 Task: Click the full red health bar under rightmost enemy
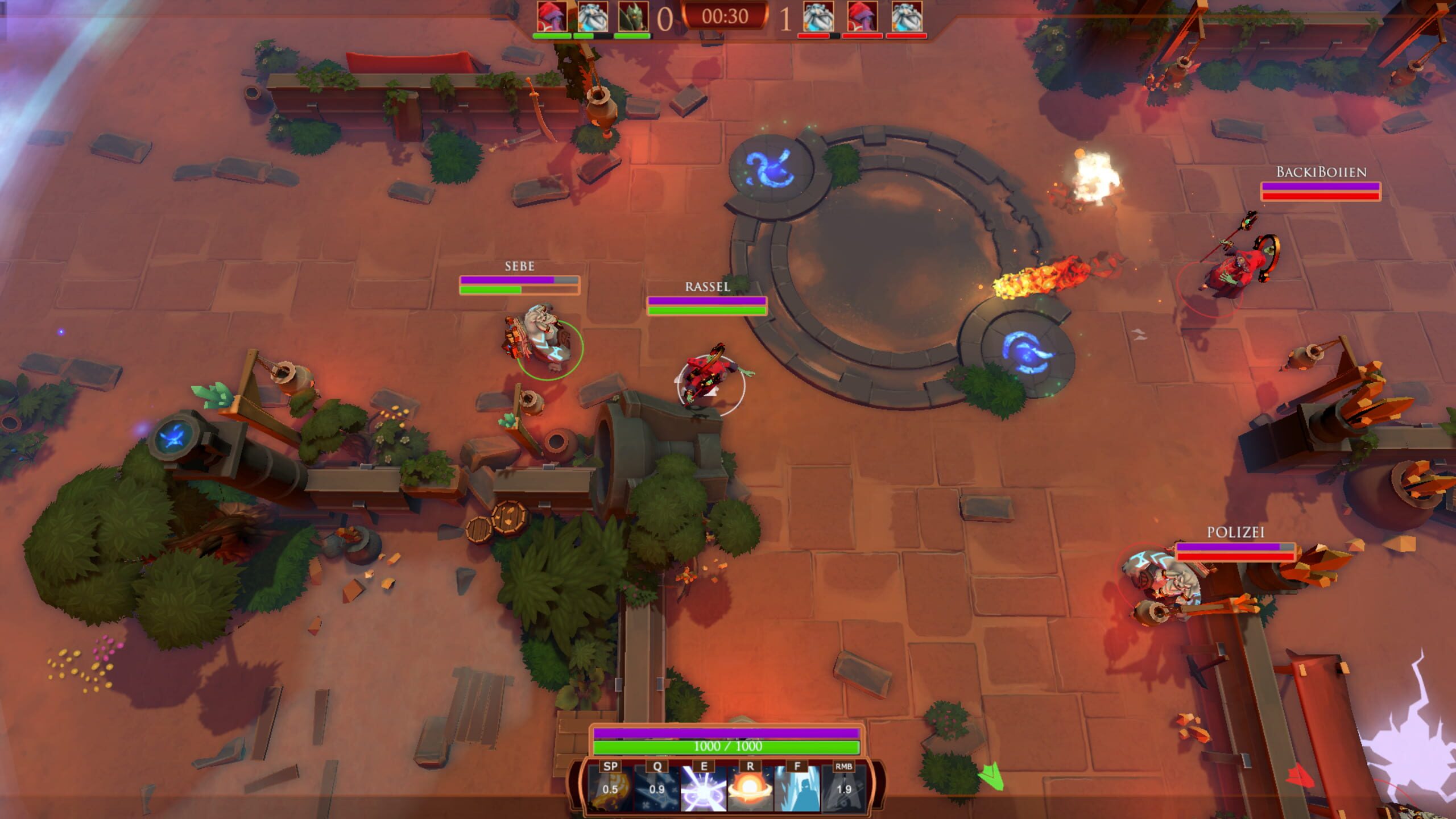906,36
